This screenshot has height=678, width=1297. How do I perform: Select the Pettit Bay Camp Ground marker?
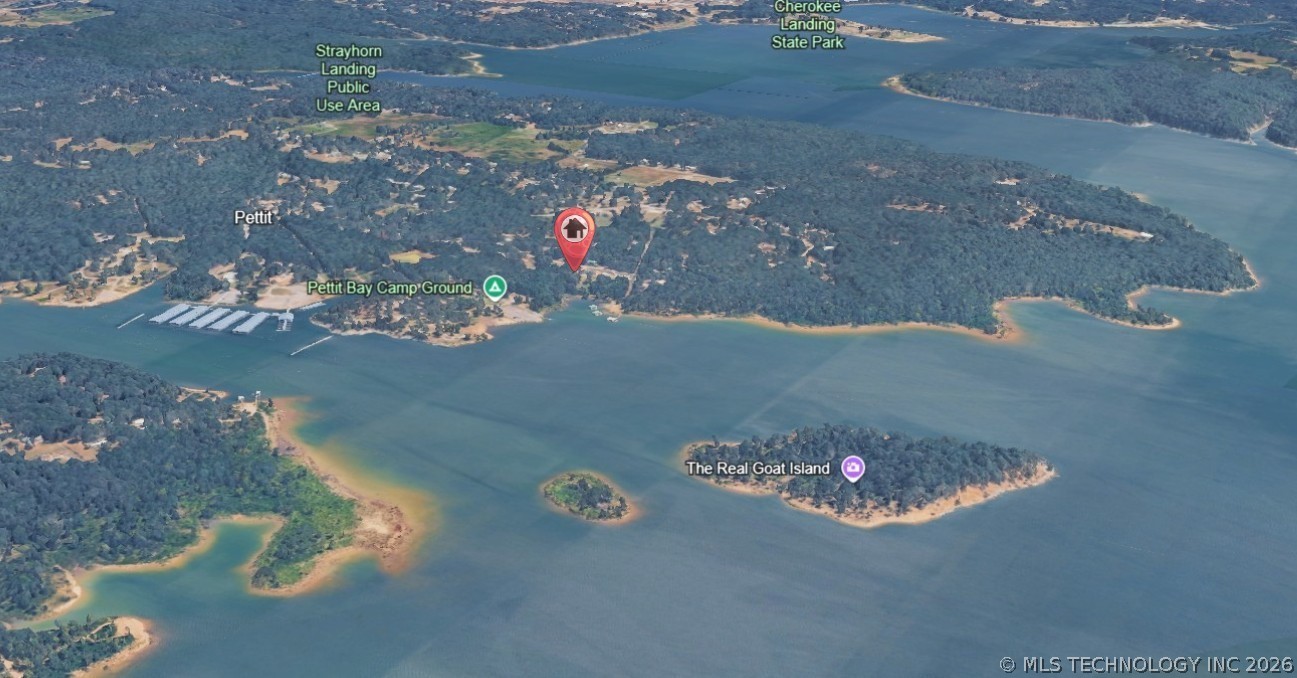click(494, 288)
